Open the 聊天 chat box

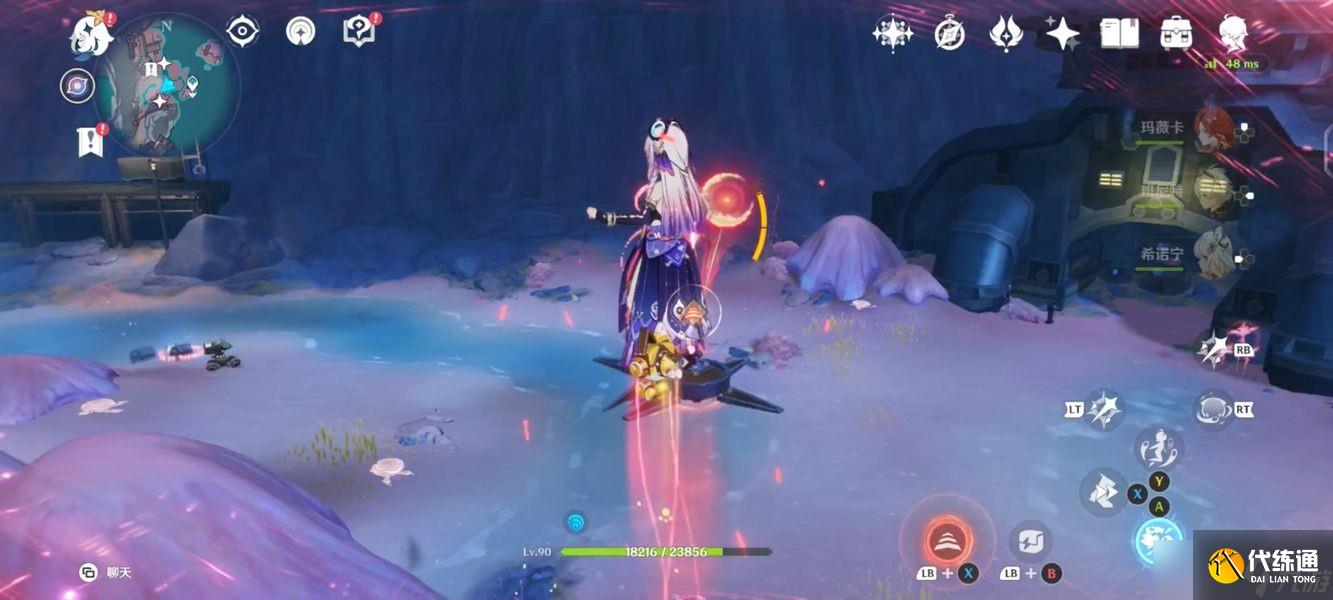point(107,573)
